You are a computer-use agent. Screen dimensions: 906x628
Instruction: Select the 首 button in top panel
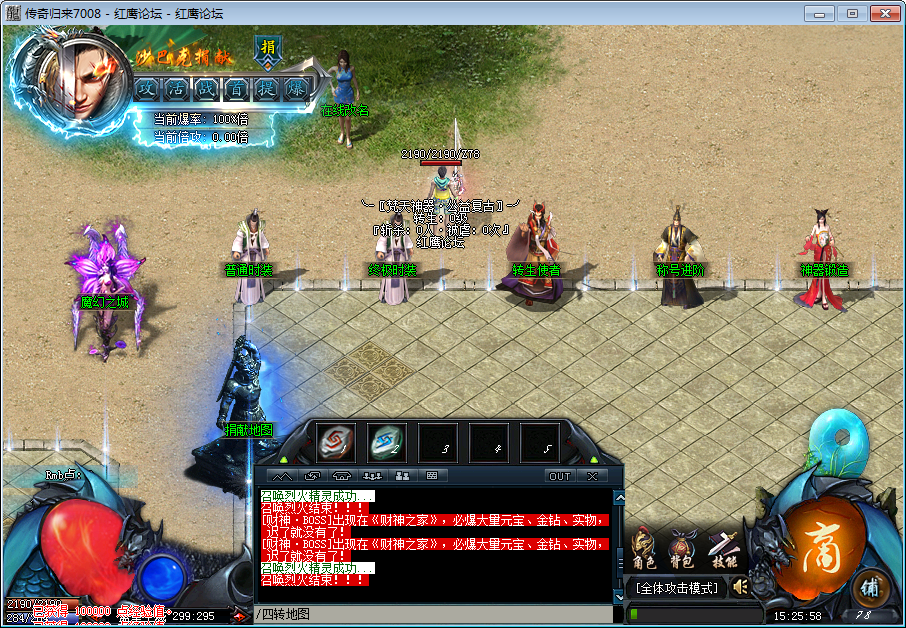tap(236, 88)
